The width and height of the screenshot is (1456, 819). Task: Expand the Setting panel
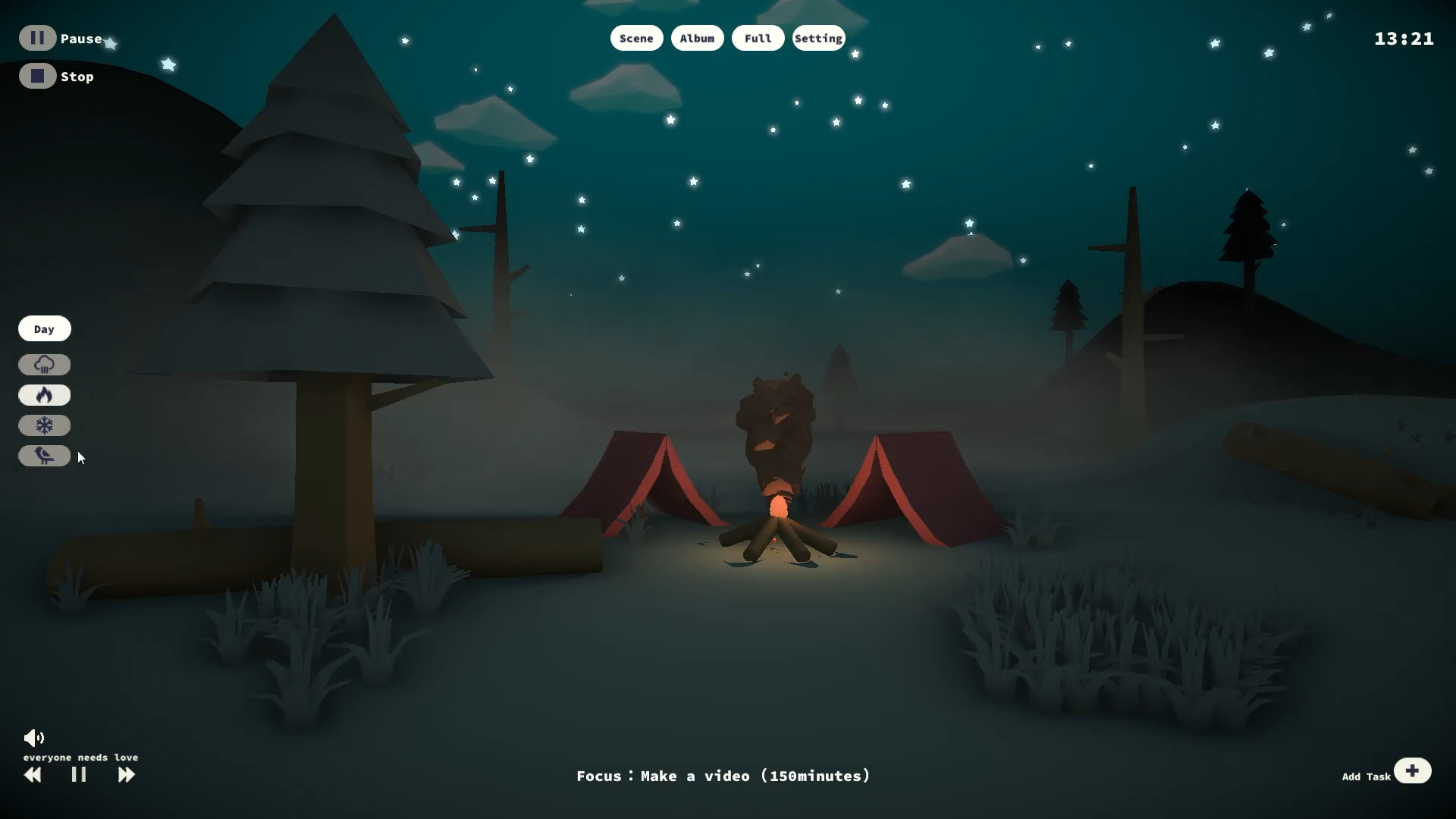pyautogui.click(x=817, y=38)
